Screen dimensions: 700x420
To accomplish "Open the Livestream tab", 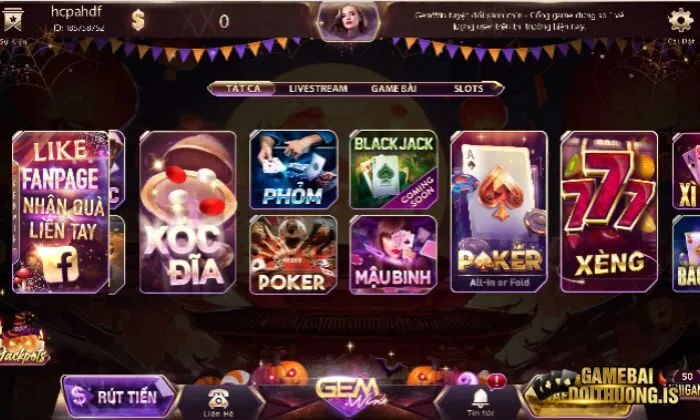I will tap(318, 88).
